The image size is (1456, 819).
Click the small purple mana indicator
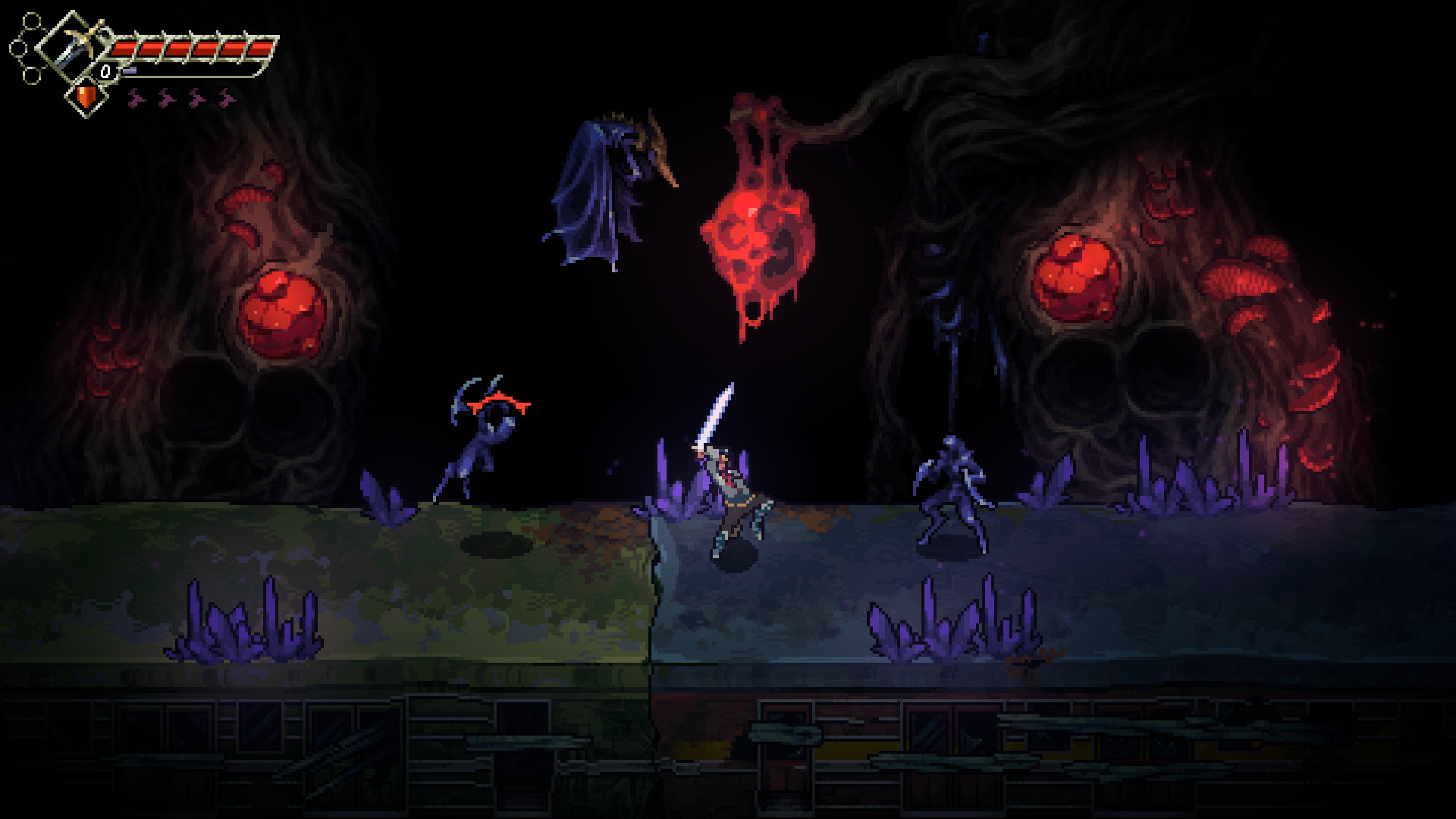(129, 70)
